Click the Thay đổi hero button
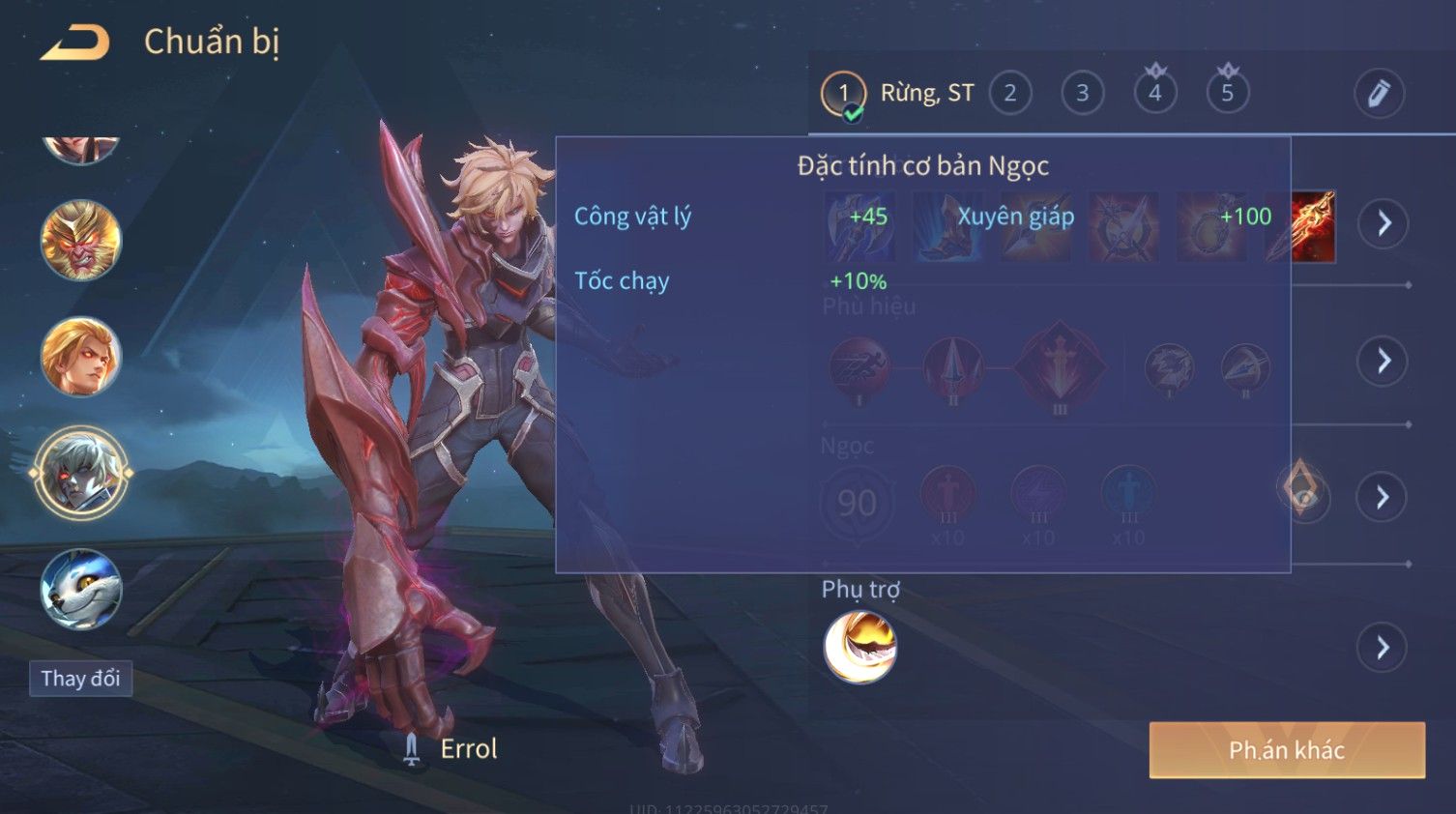Screen dimensions: 1456x814 [80, 679]
